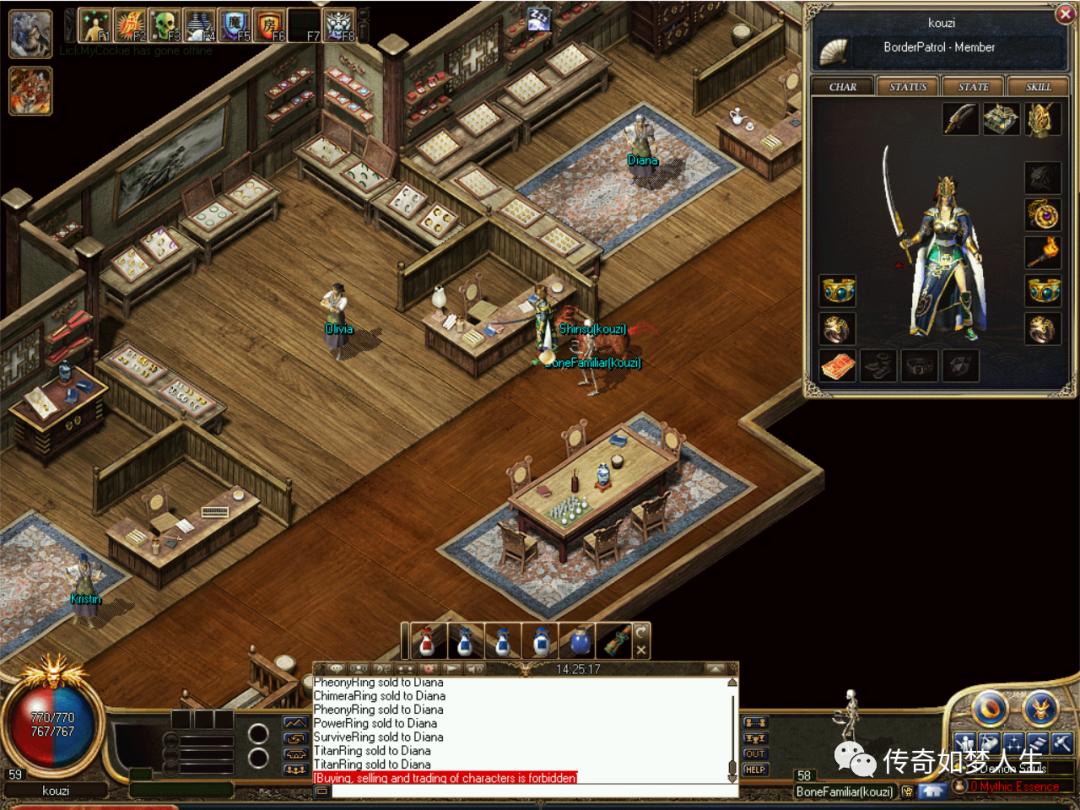Choose the flaming torch equipment slot

coord(1042,252)
